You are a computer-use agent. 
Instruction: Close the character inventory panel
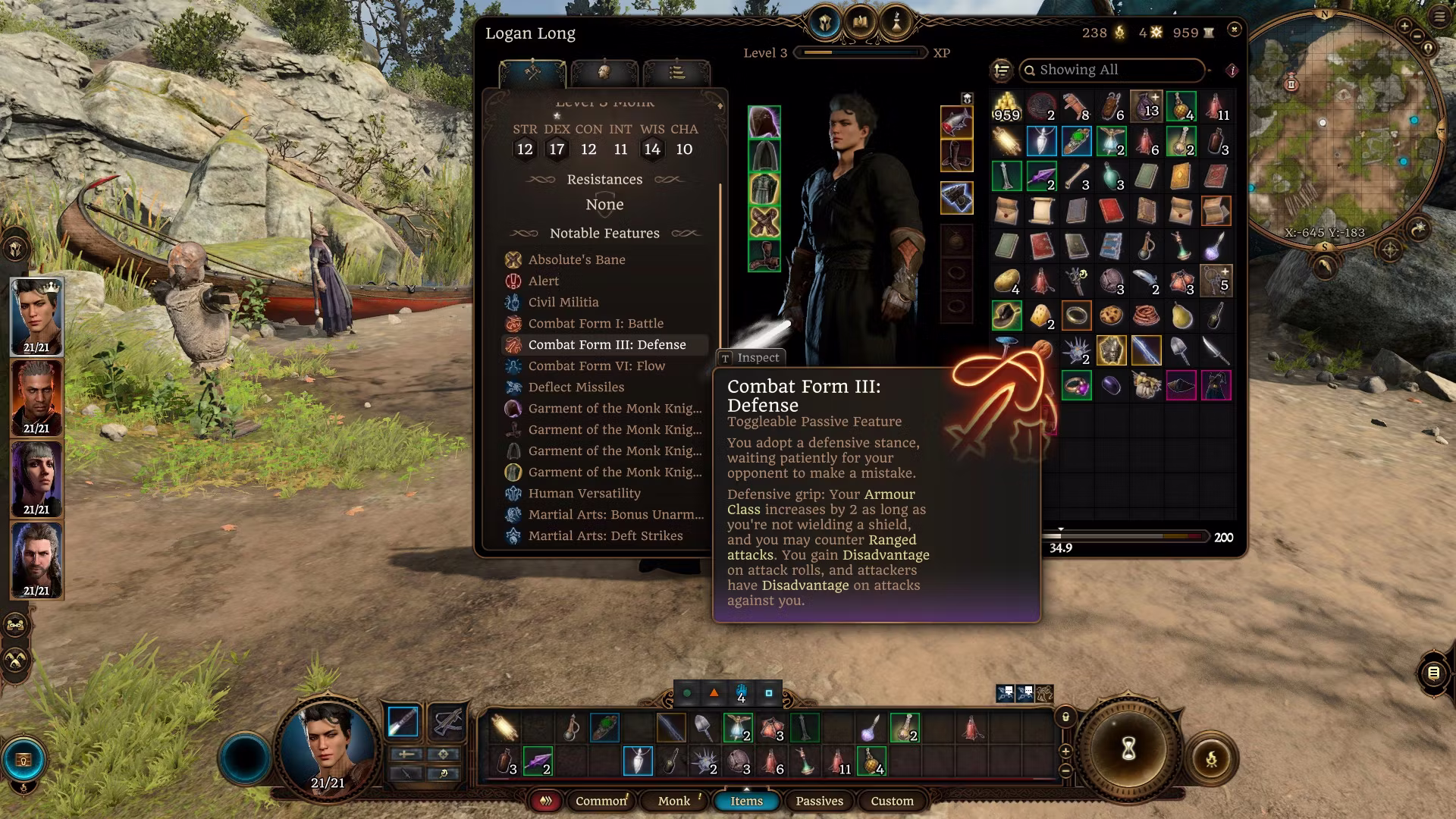tap(1234, 30)
